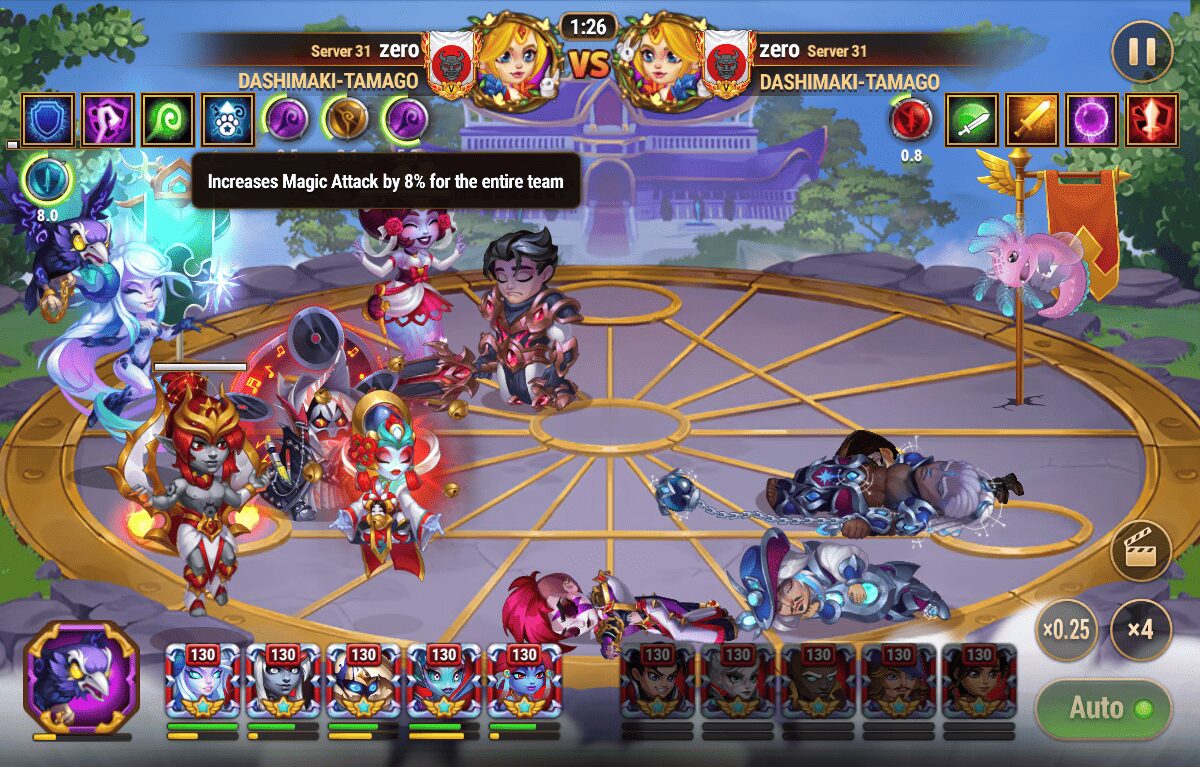Select the golden sword buff icon
This screenshot has height=767, width=1200.
[1030, 120]
